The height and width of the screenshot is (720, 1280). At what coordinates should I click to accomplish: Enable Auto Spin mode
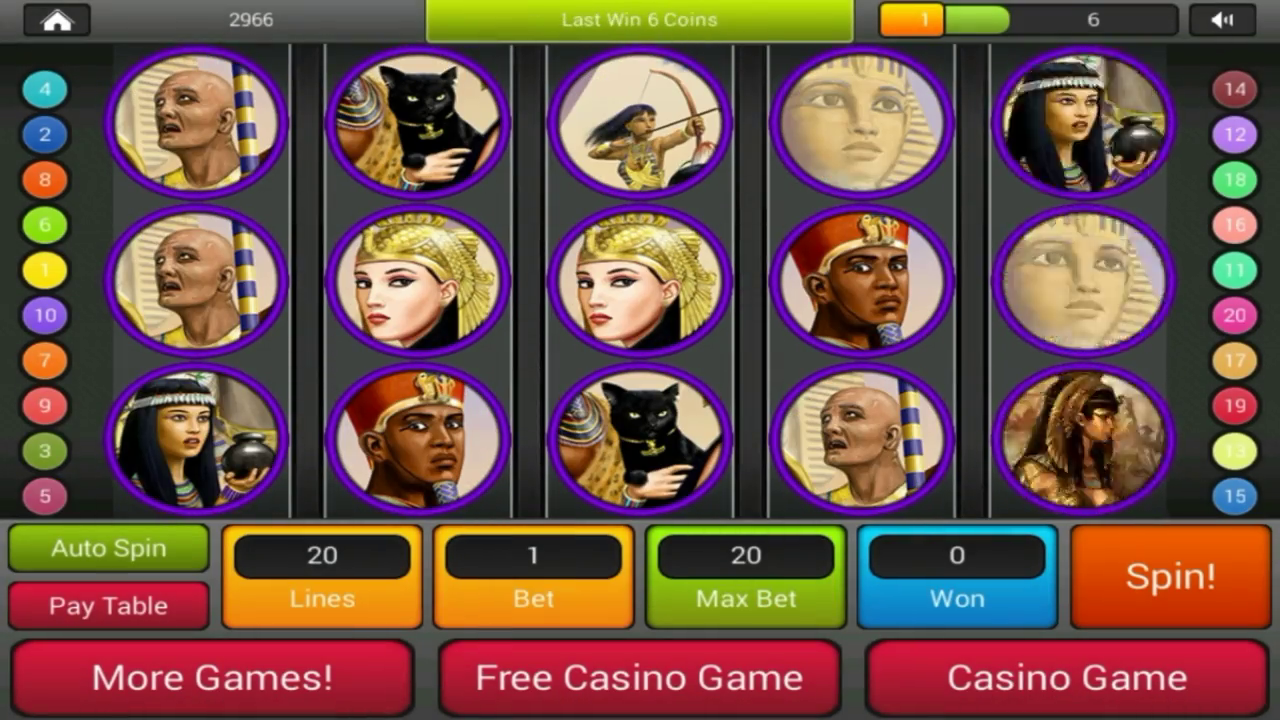(108, 548)
